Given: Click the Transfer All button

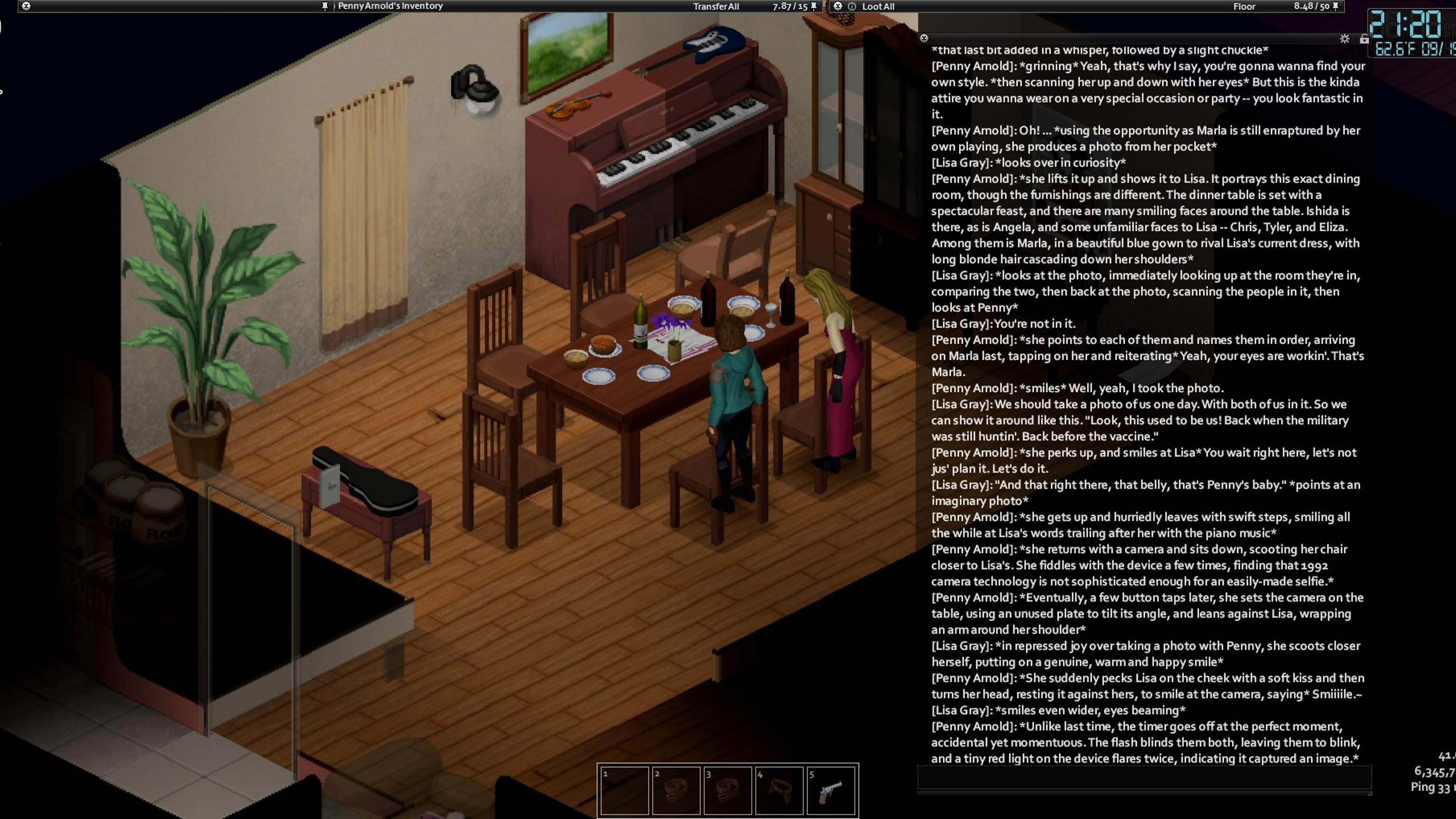Looking at the screenshot, I should coord(716,6).
